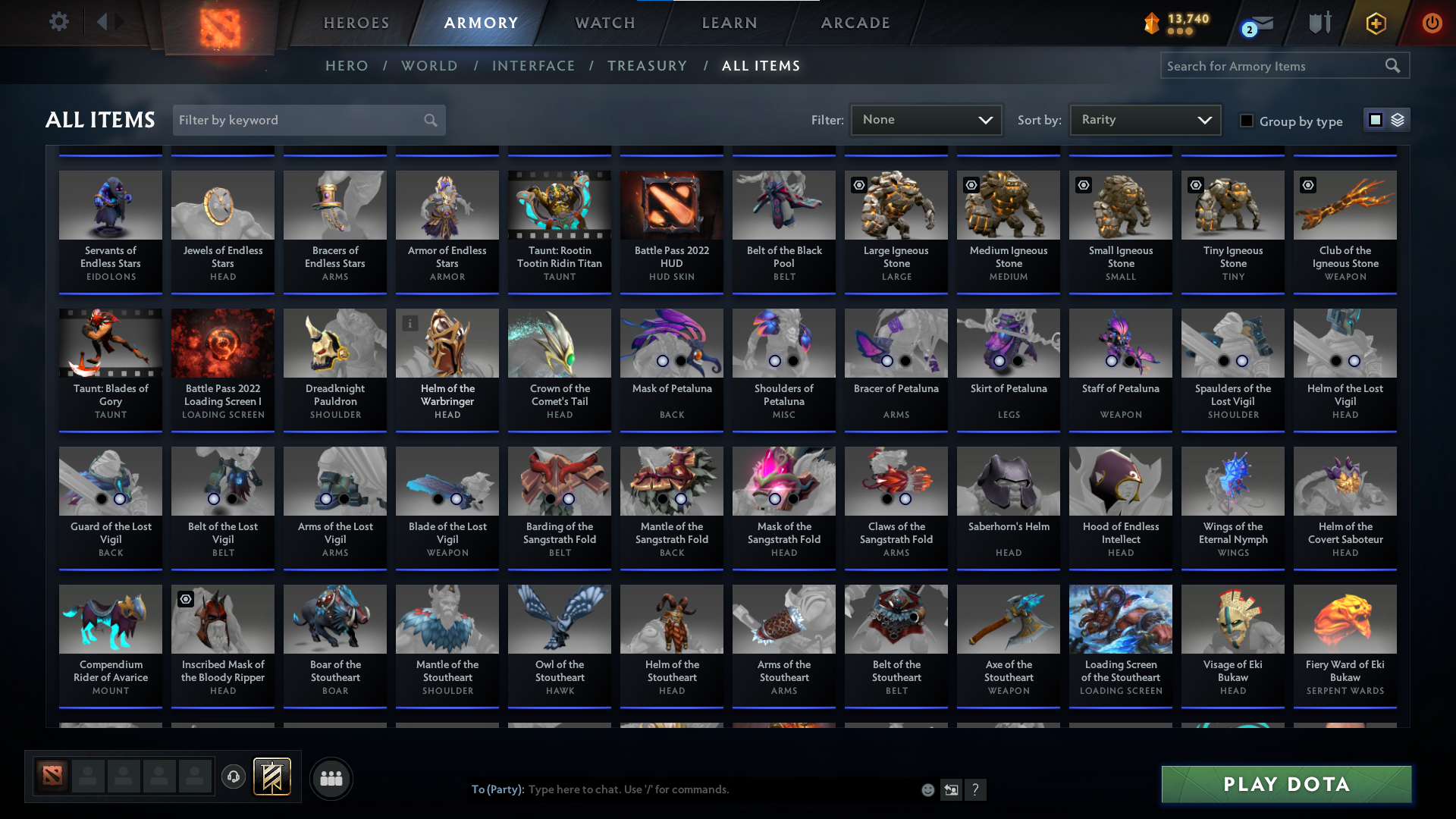Image resolution: width=1456 pixels, height=819 pixels.
Task: Select the Mask of Petaluna thumbnail
Action: (671, 343)
